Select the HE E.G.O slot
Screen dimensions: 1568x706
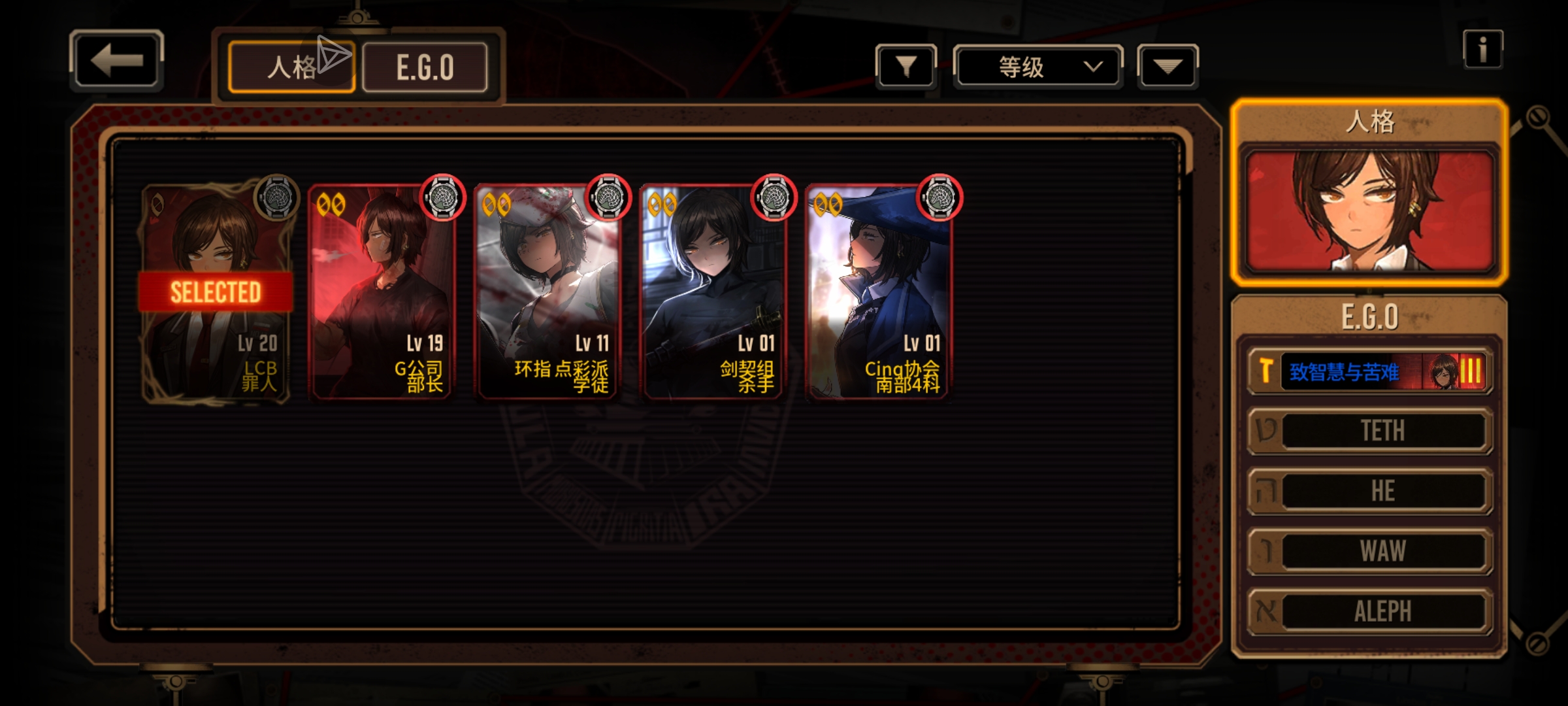tap(1369, 491)
